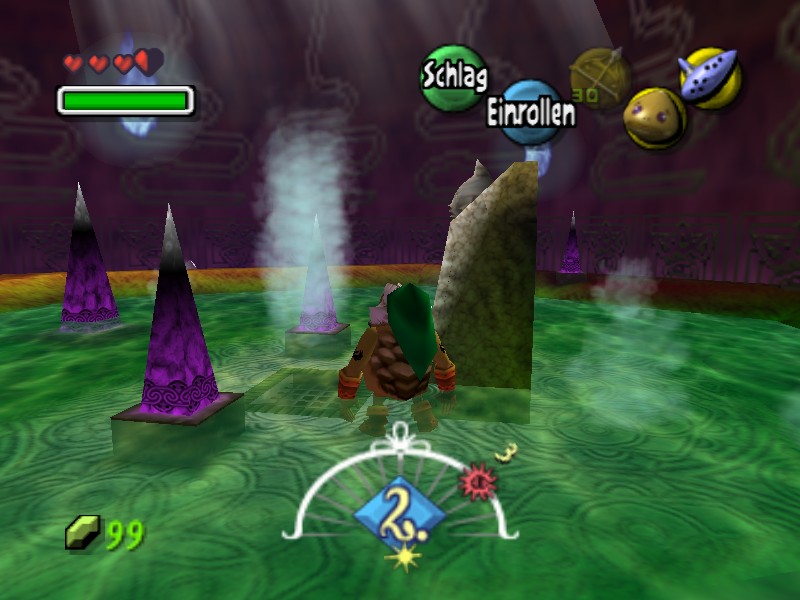Select the dimmed bow icon with 30 arrows
The width and height of the screenshot is (800, 600).
pyautogui.click(x=599, y=76)
